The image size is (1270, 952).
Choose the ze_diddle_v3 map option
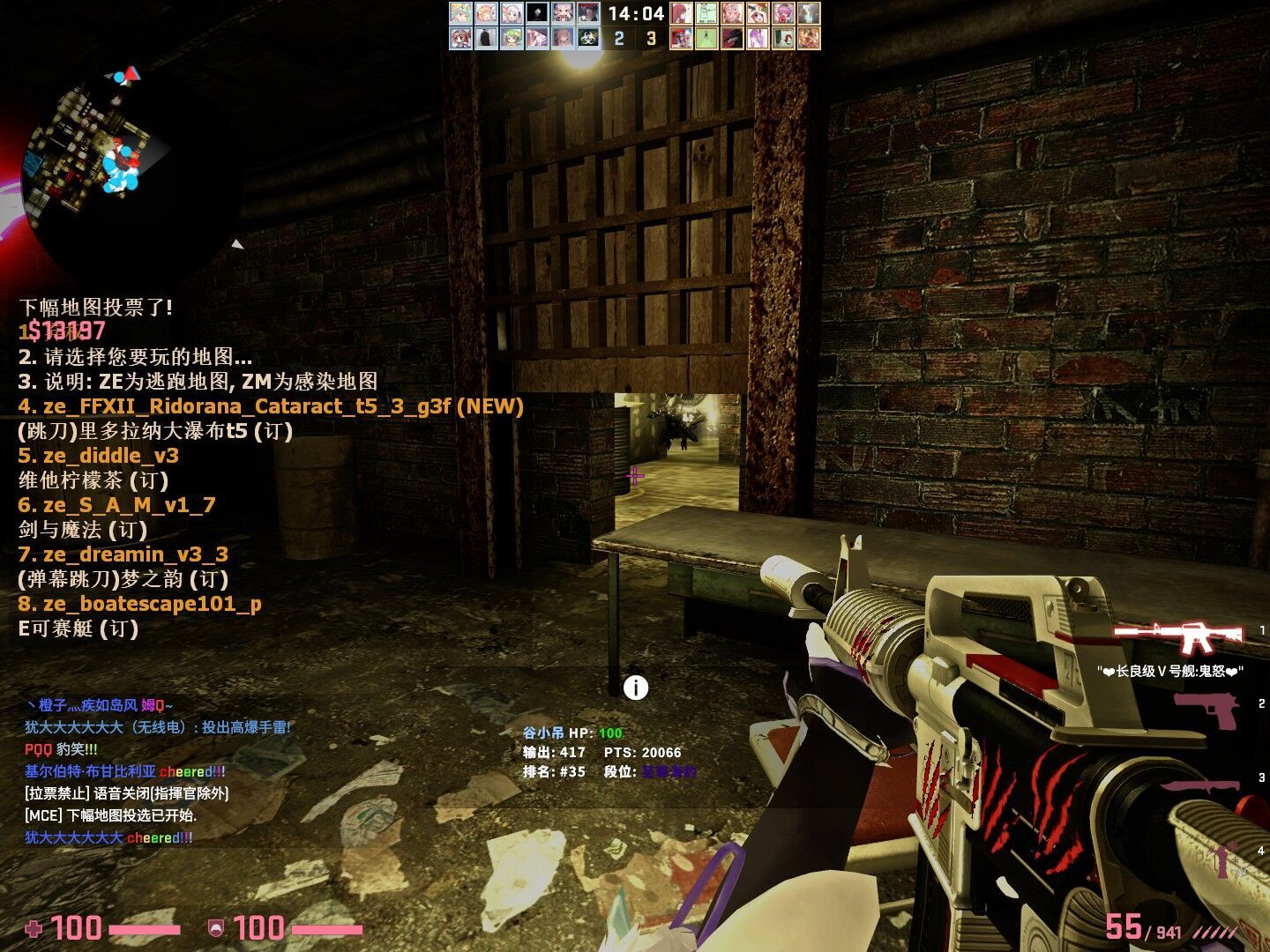(99, 456)
